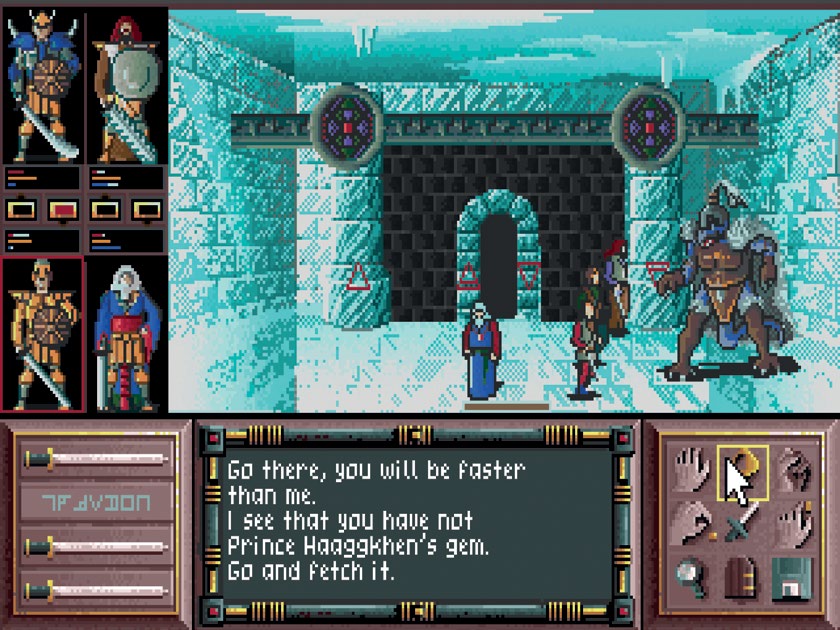
Task: Activate the open hand action icon
Action: [692, 469]
